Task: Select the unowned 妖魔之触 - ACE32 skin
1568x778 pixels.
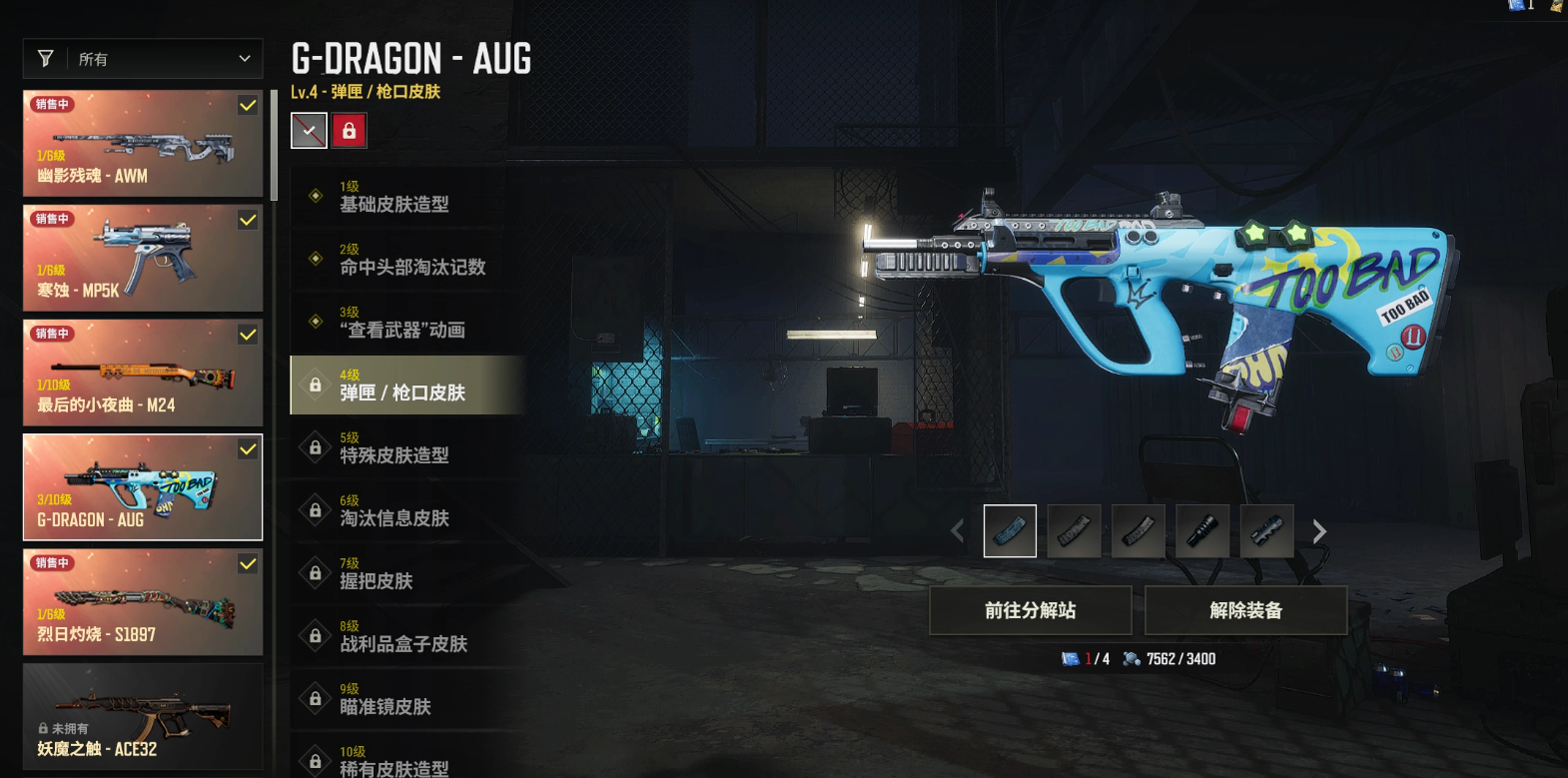Action: pyautogui.click(x=143, y=716)
